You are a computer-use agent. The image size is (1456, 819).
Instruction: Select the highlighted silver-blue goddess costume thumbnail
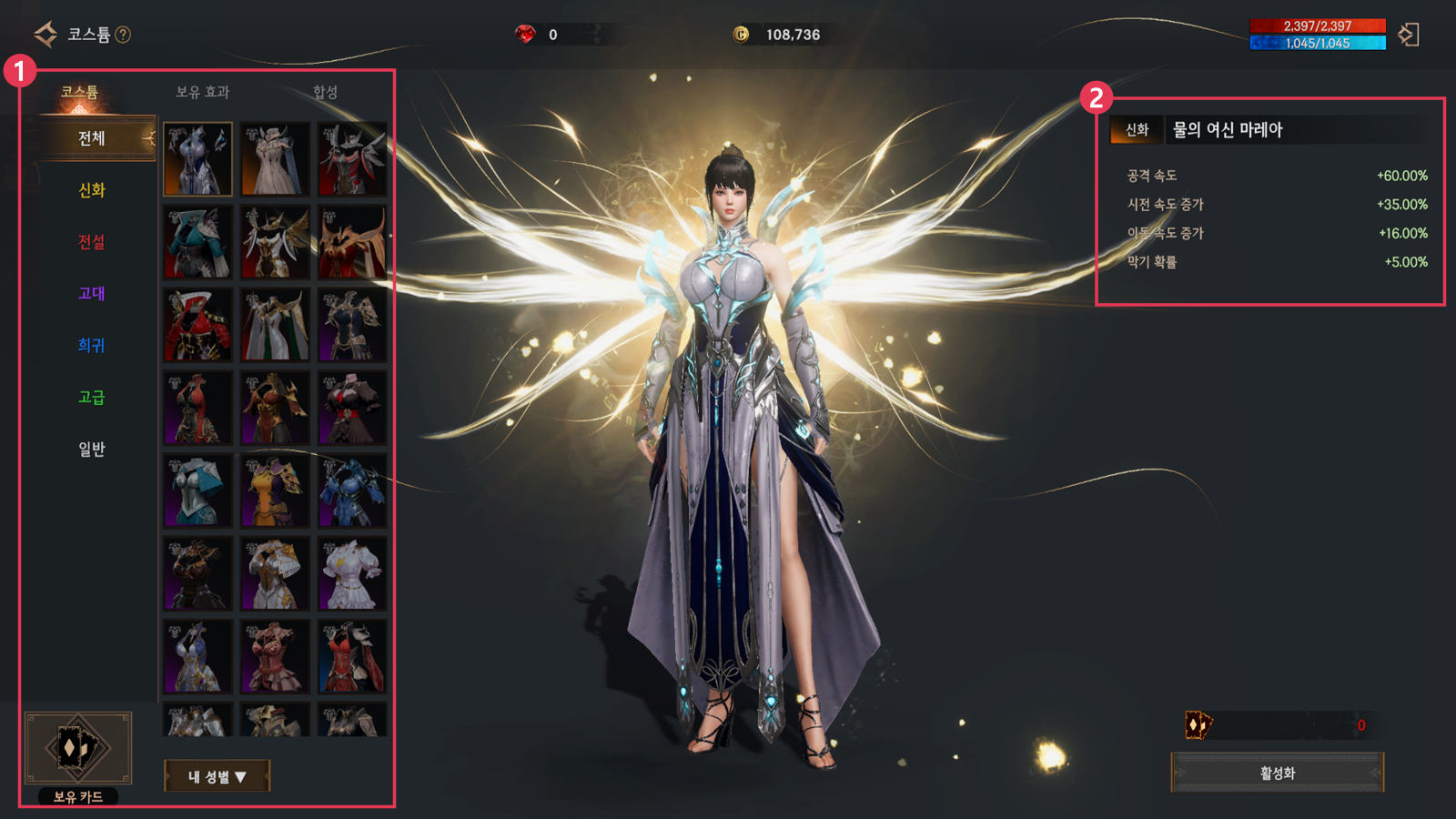[x=197, y=159]
